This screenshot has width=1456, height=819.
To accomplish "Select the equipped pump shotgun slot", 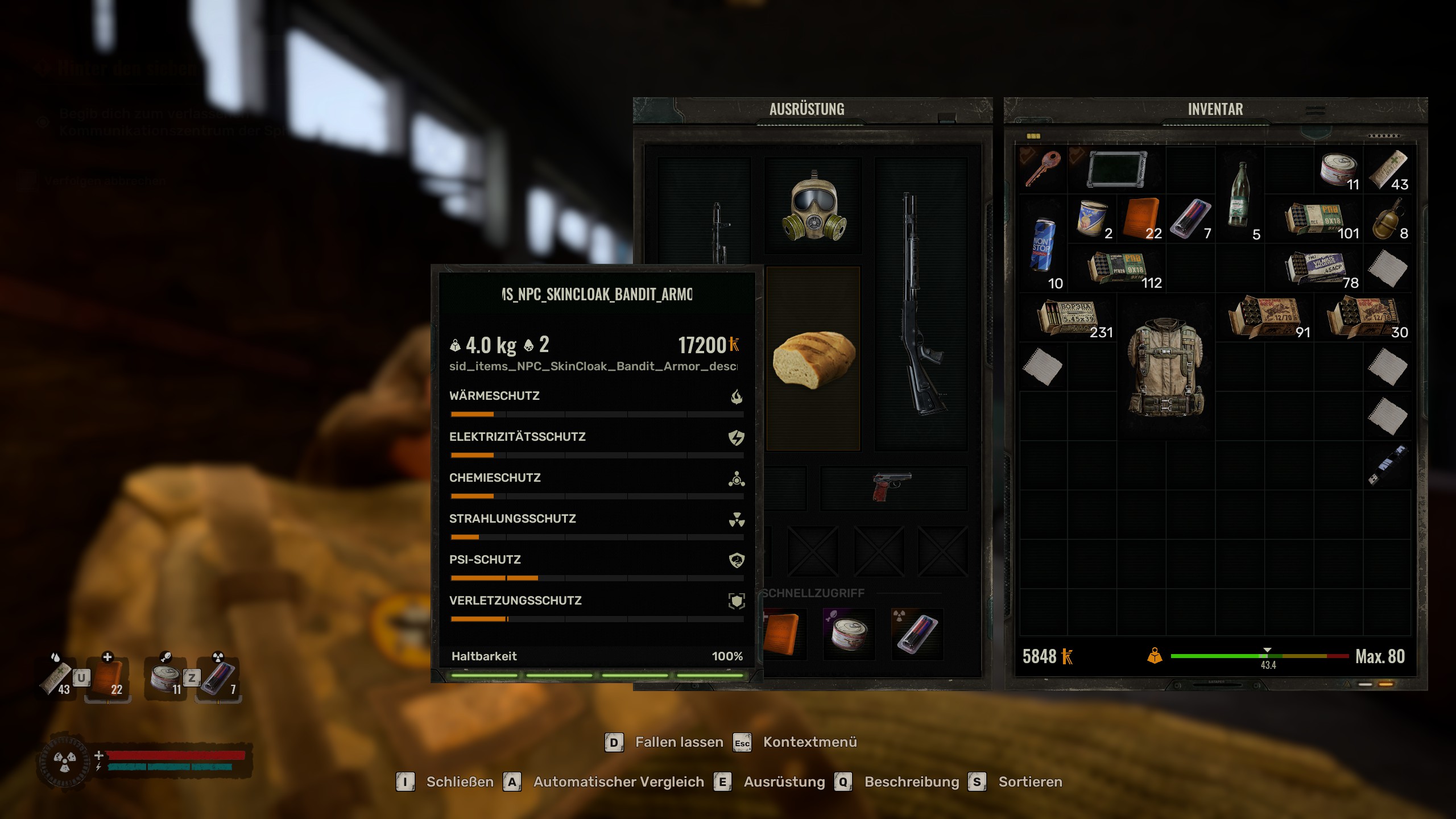I will coord(920,304).
